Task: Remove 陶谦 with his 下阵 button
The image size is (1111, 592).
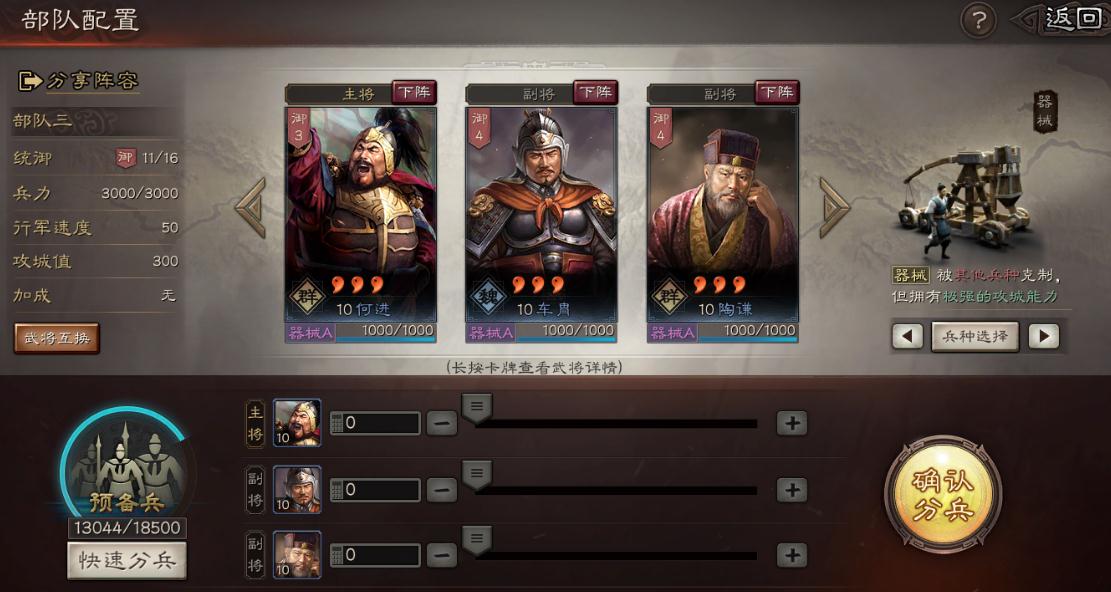Action: coord(776,93)
